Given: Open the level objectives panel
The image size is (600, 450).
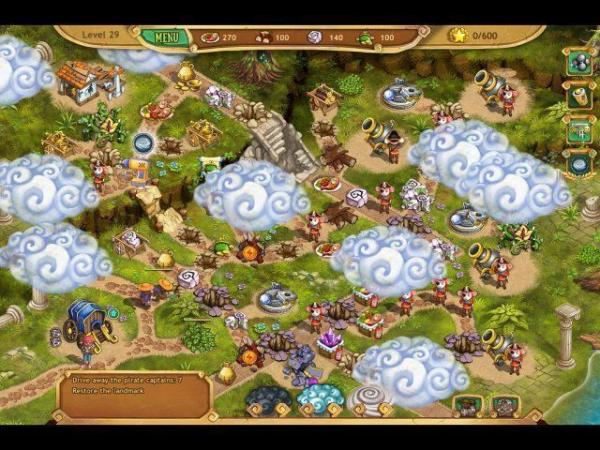Looking at the screenshot, I should click(135, 396).
